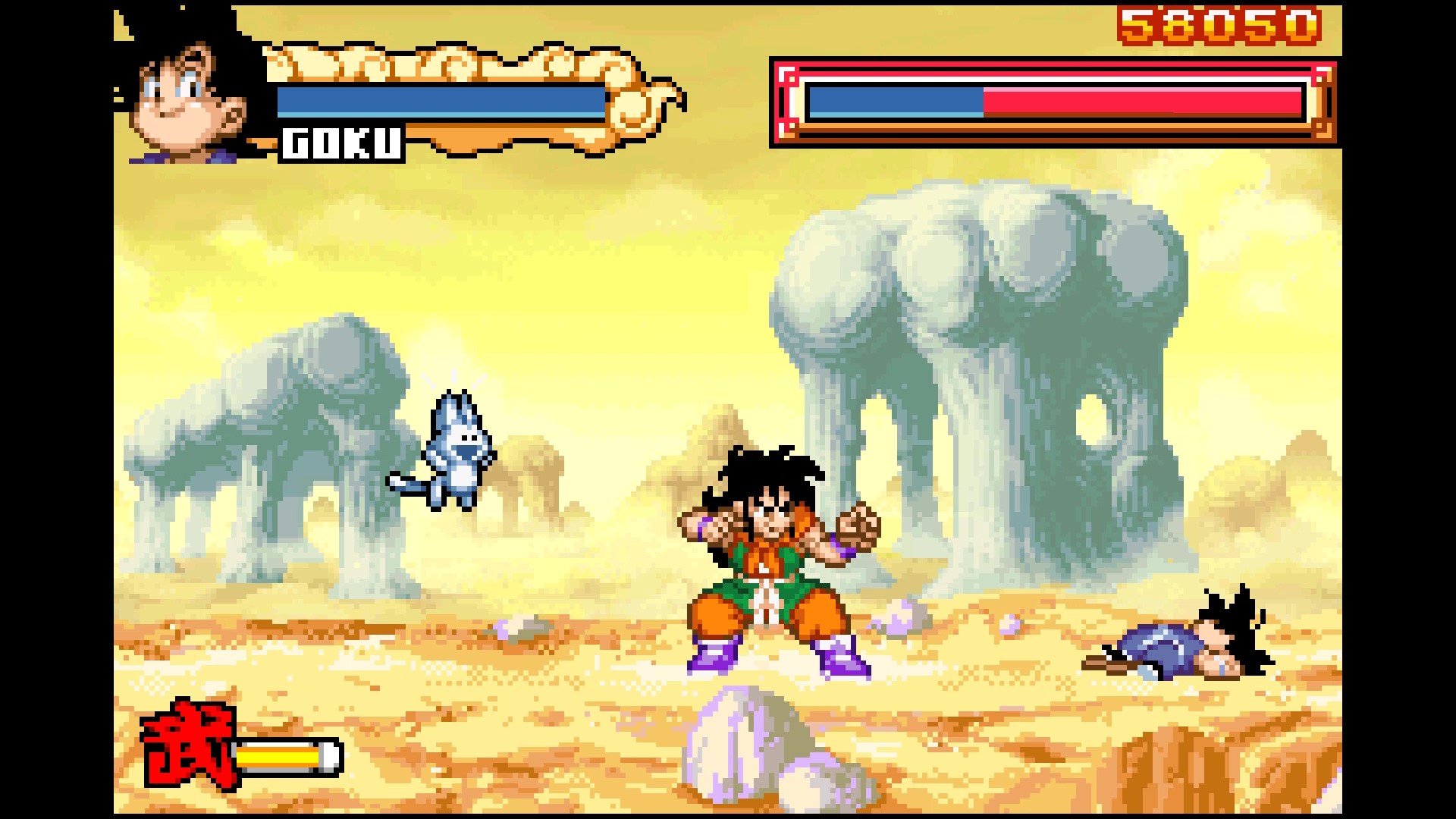1456x819 pixels.
Task: Click the GOKU name label
Action: 342,144
